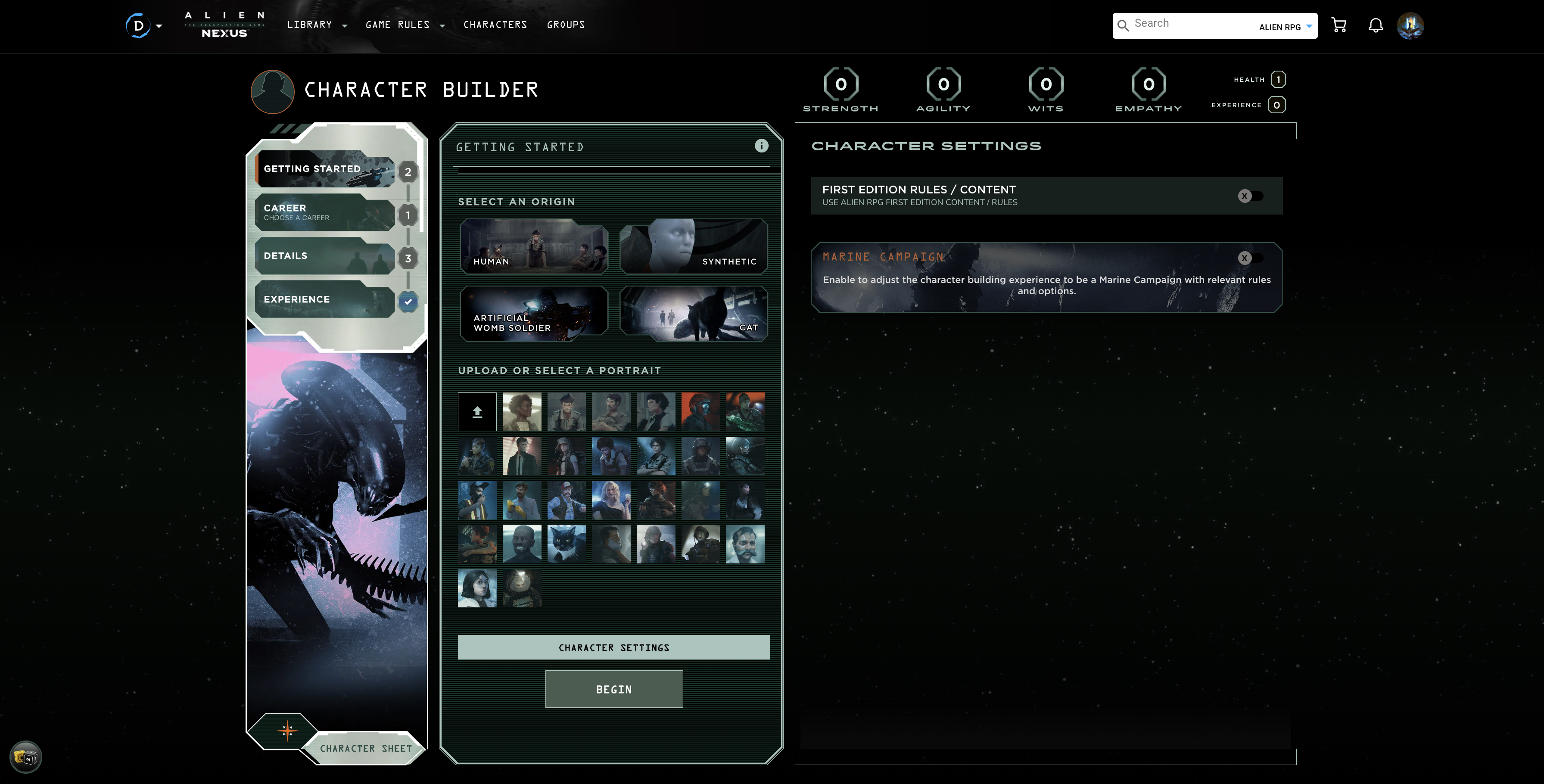Upload a custom portrait
The image size is (1544, 784).
click(477, 412)
